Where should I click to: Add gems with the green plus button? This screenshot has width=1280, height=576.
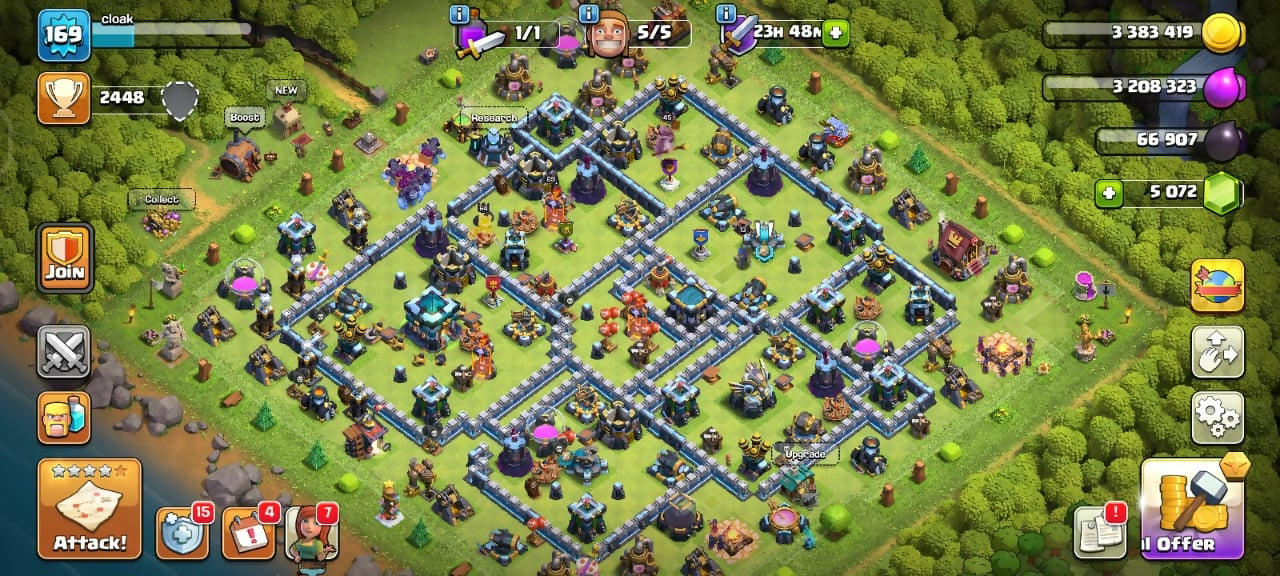[1106, 192]
